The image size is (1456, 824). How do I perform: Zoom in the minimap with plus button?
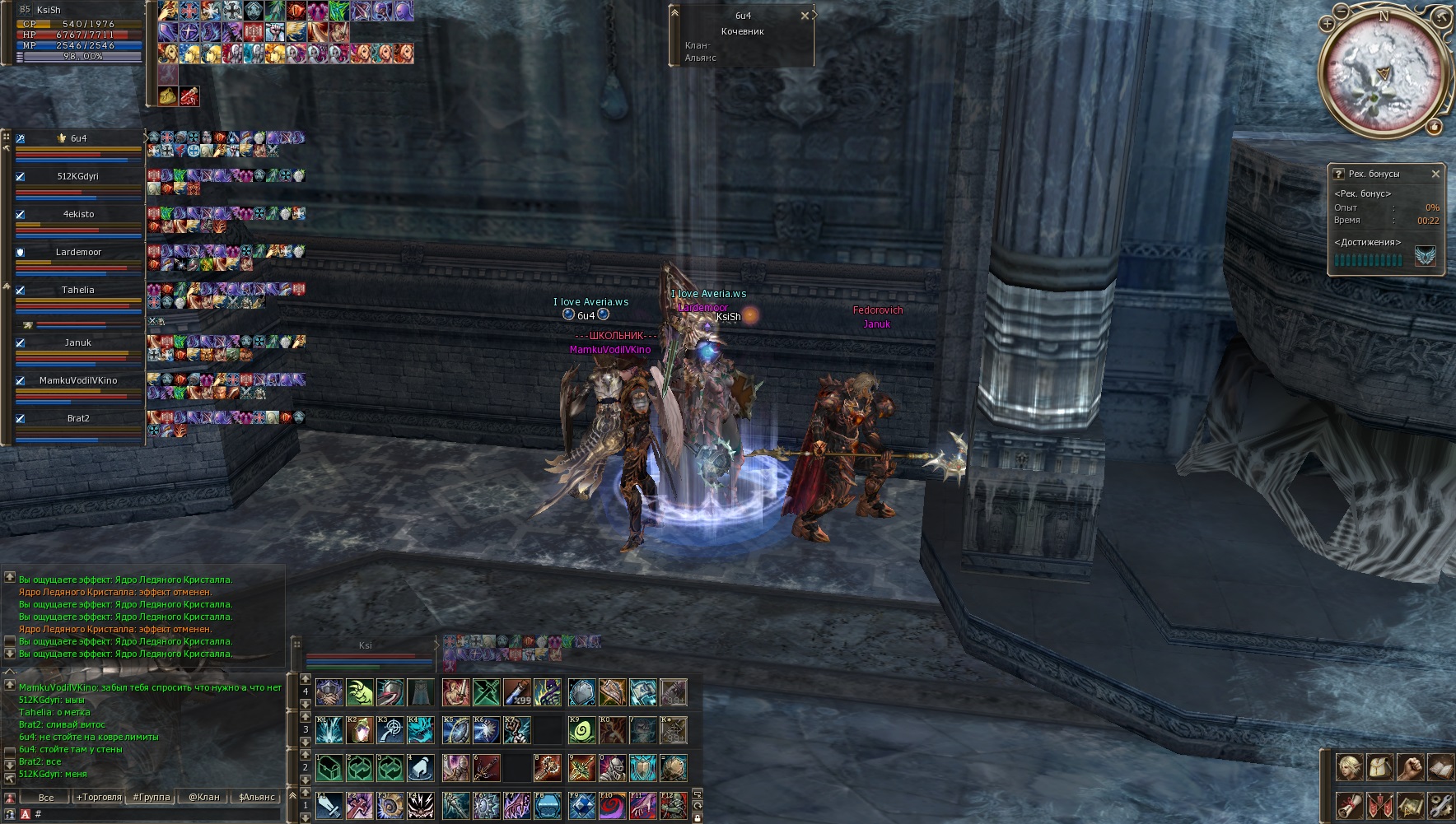click(x=1327, y=25)
